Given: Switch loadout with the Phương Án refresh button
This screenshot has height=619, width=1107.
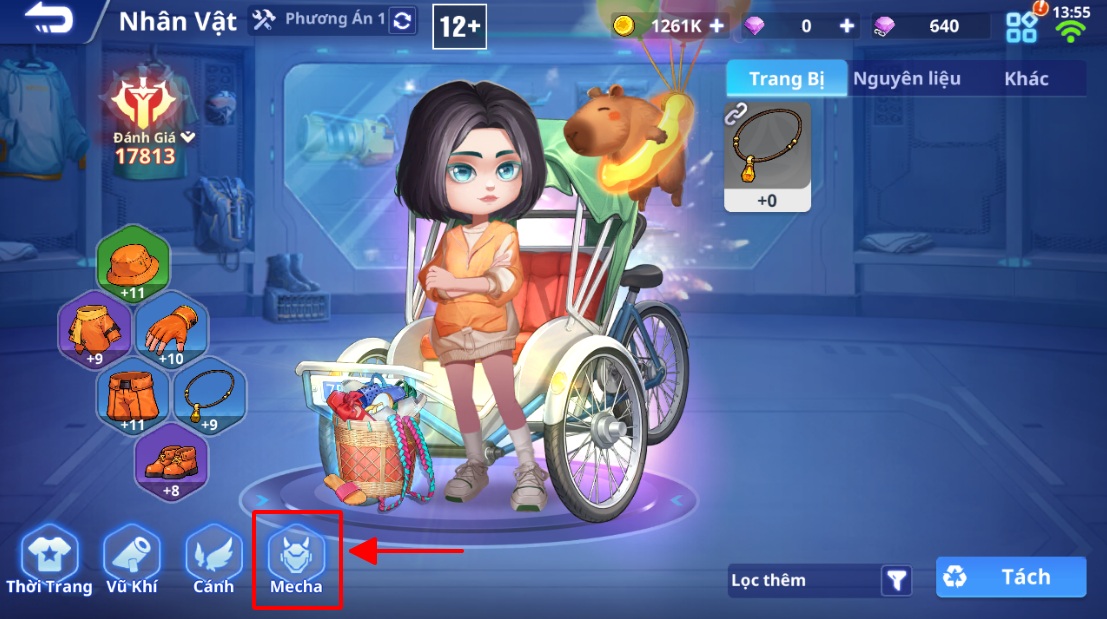Looking at the screenshot, I should coord(402,21).
